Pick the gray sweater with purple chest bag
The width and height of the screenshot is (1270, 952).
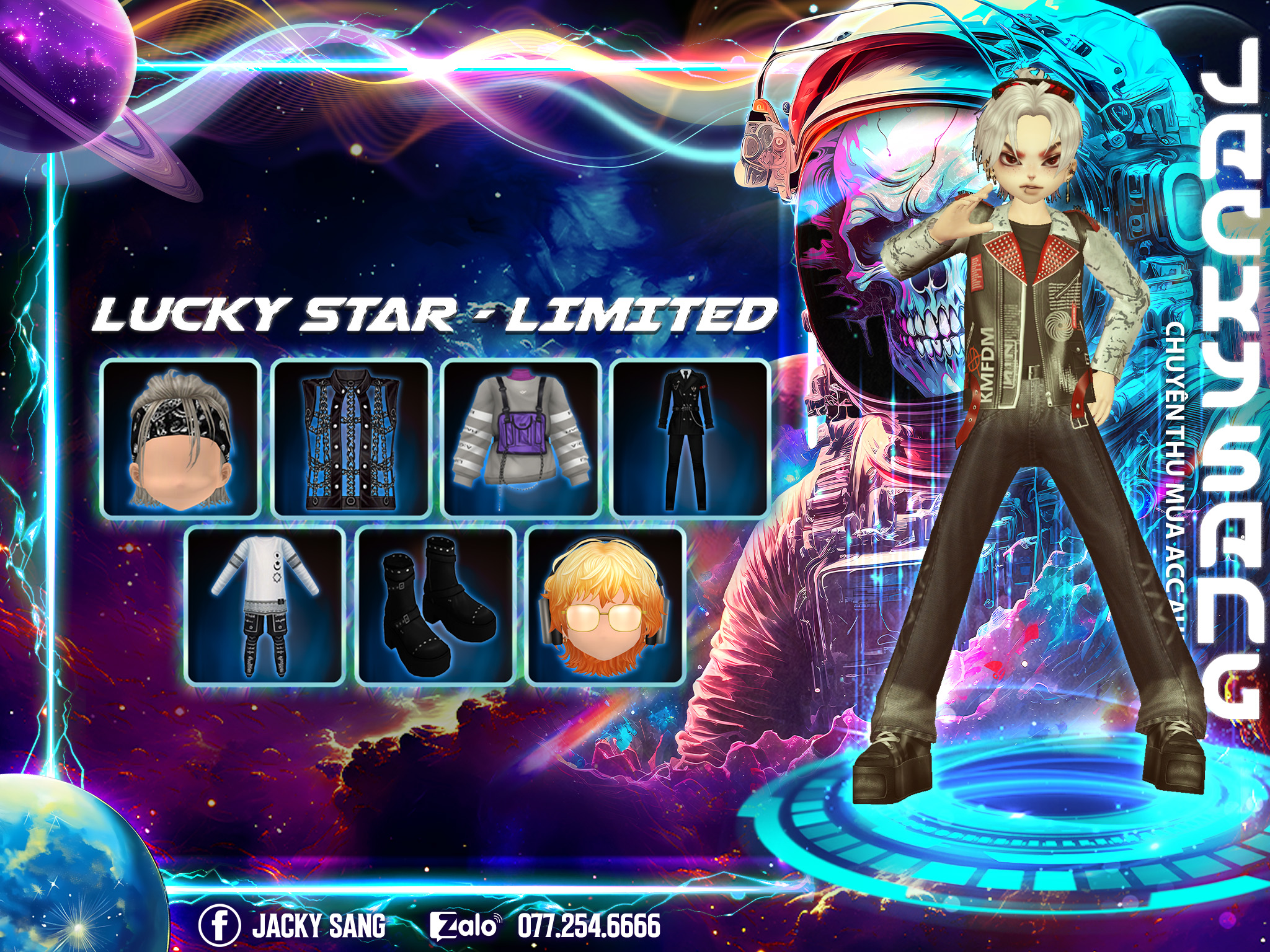tap(522, 439)
